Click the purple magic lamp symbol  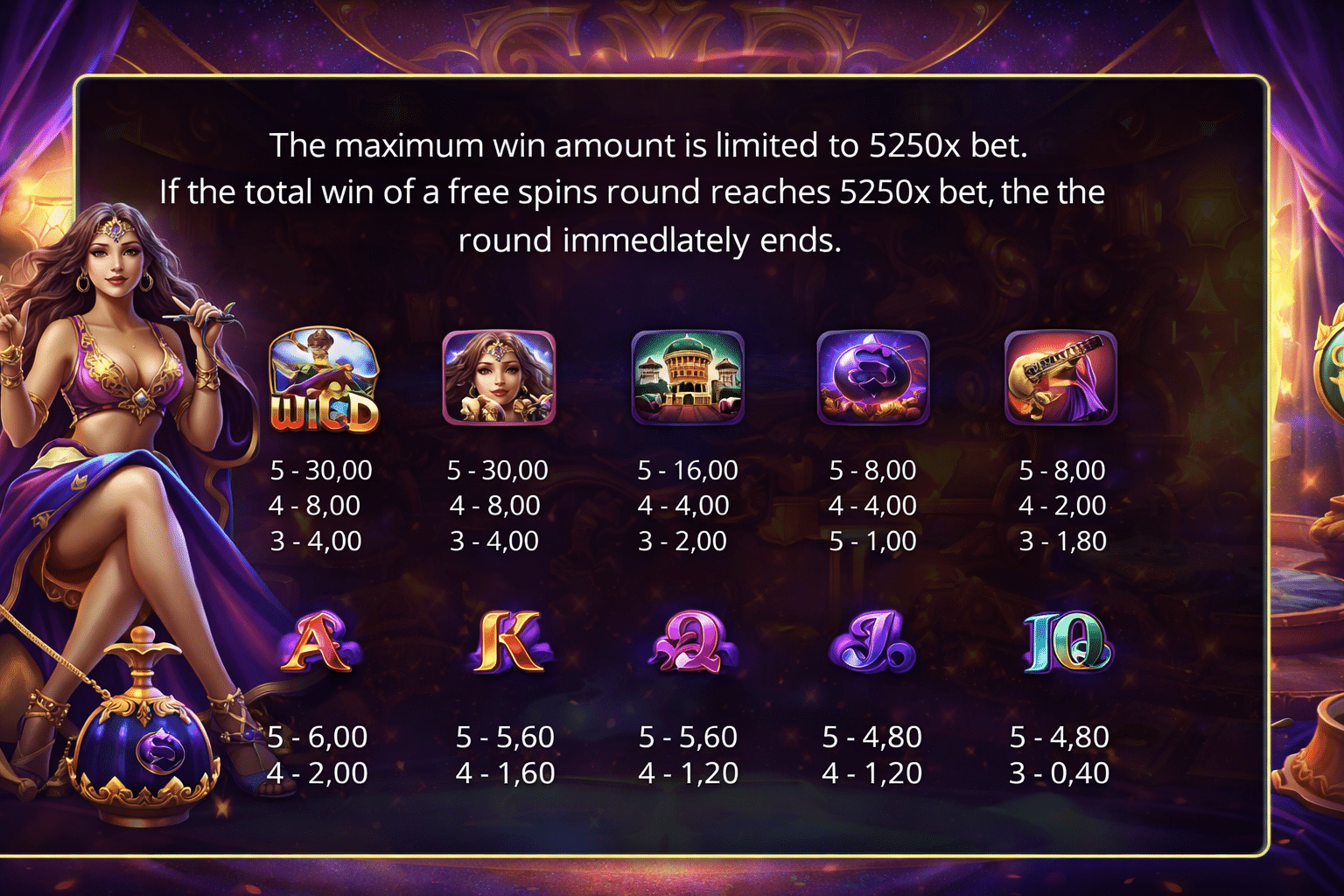pyautogui.click(x=873, y=378)
